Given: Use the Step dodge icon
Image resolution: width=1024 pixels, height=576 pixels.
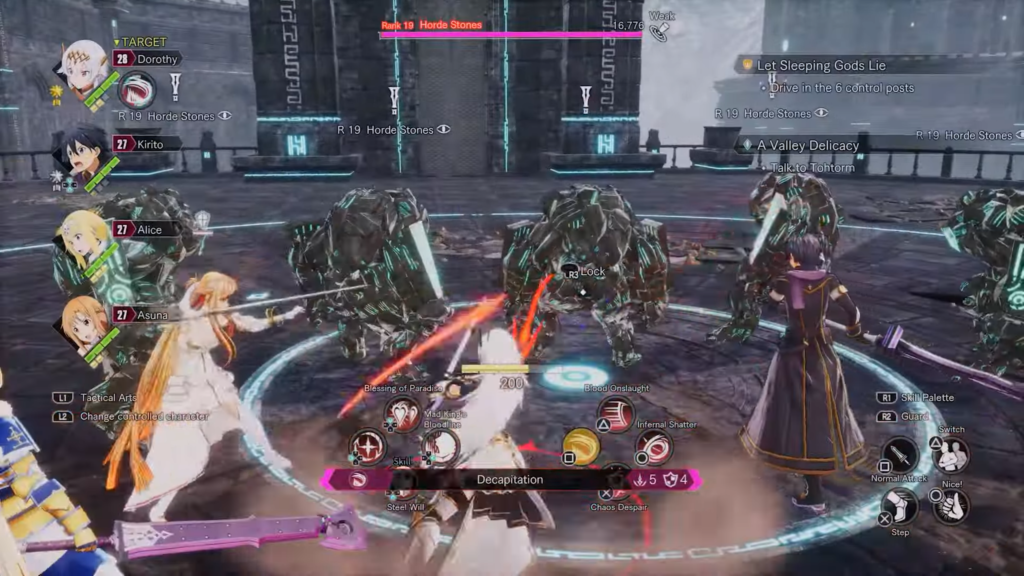Looking at the screenshot, I should click(x=899, y=505).
